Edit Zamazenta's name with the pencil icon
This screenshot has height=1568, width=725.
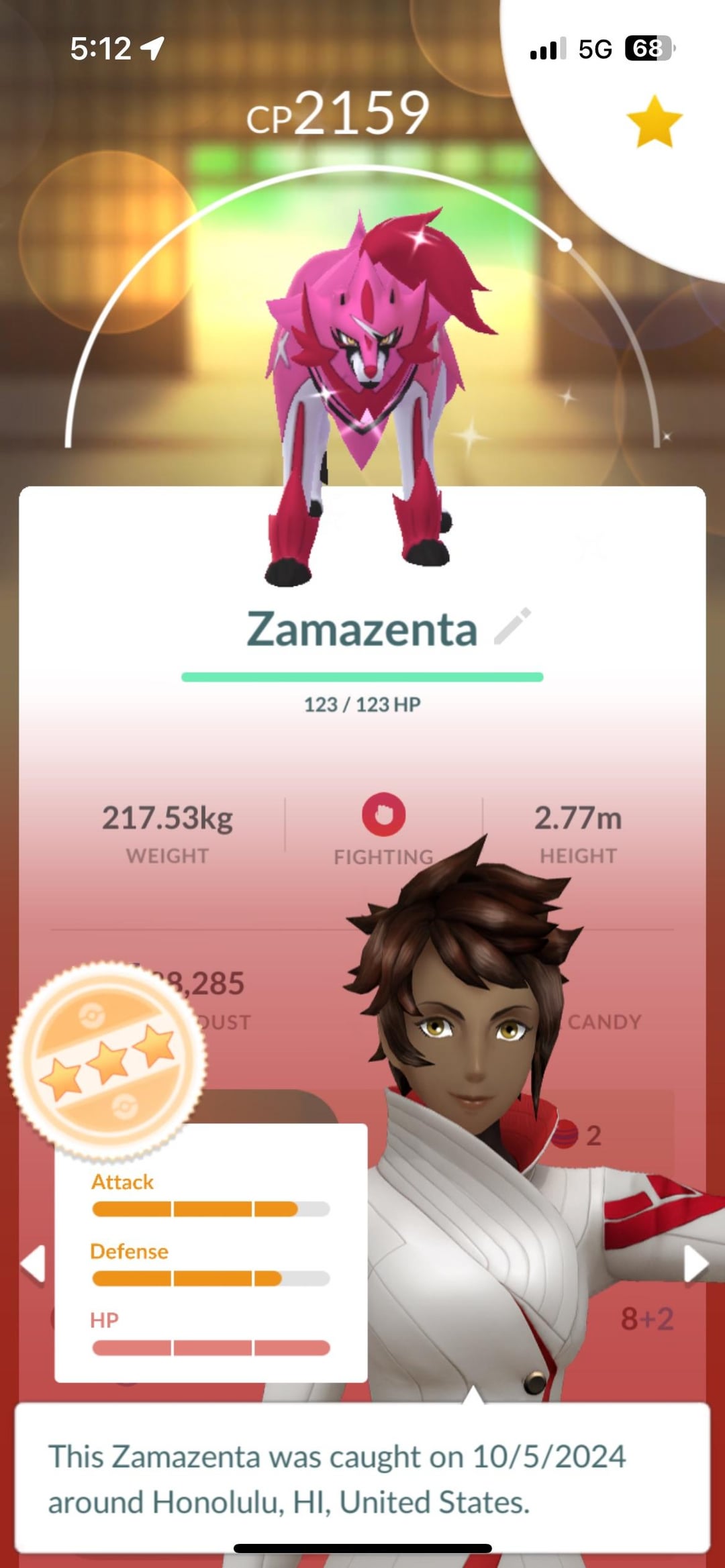[x=513, y=627]
